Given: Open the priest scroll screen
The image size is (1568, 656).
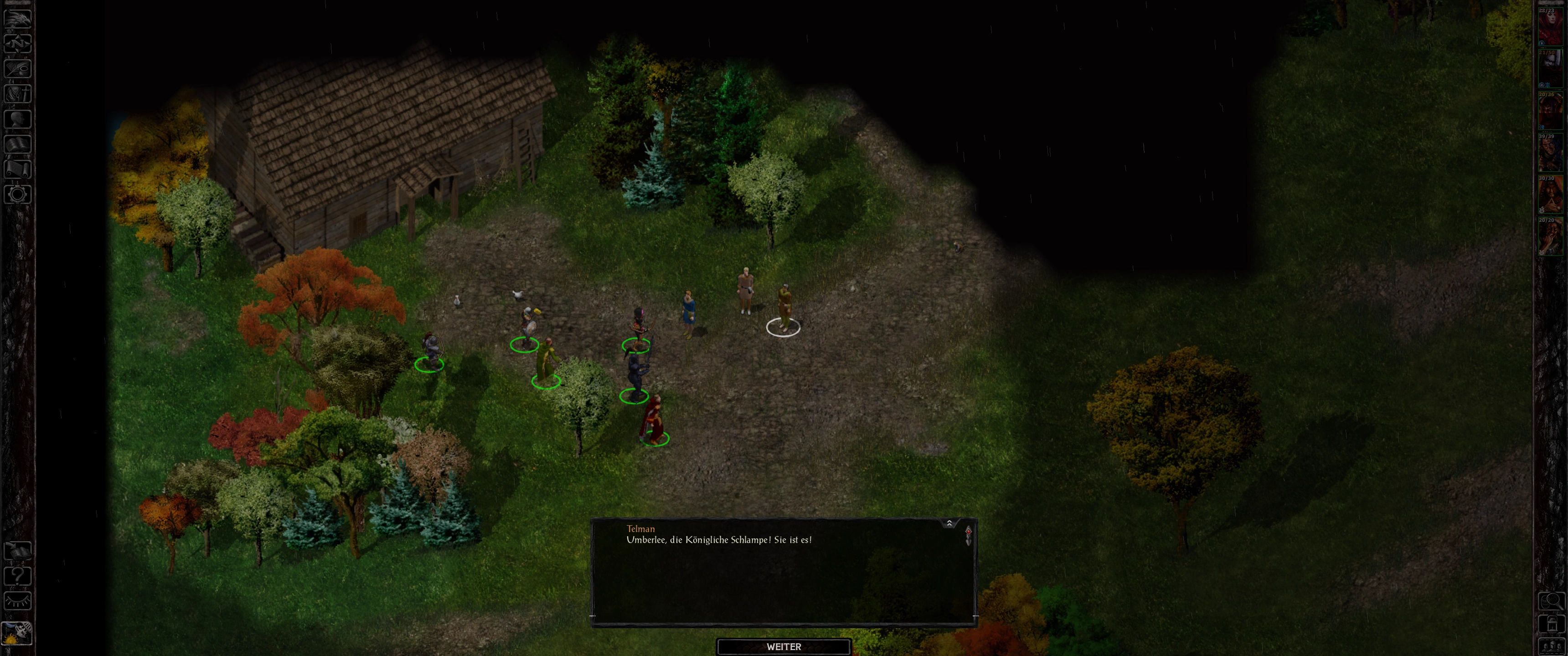Looking at the screenshot, I should [x=17, y=169].
